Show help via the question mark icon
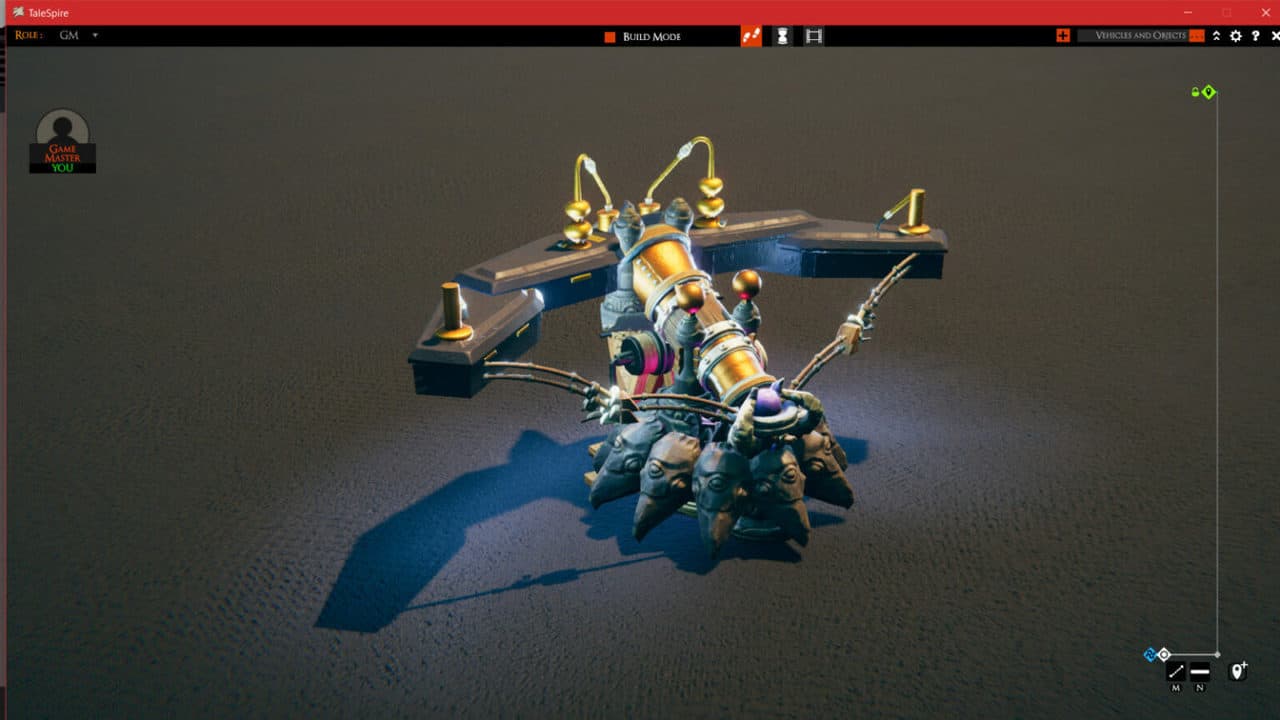Viewport: 1280px width, 720px height. [x=1256, y=36]
